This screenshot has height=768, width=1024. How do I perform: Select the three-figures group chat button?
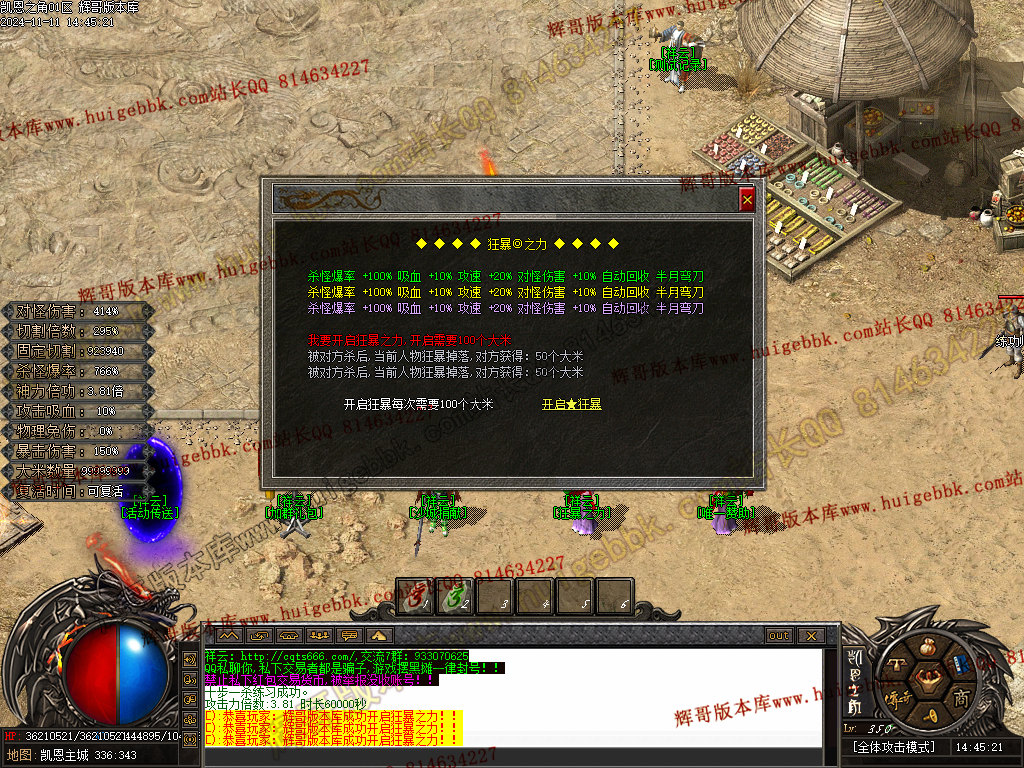point(320,636)
